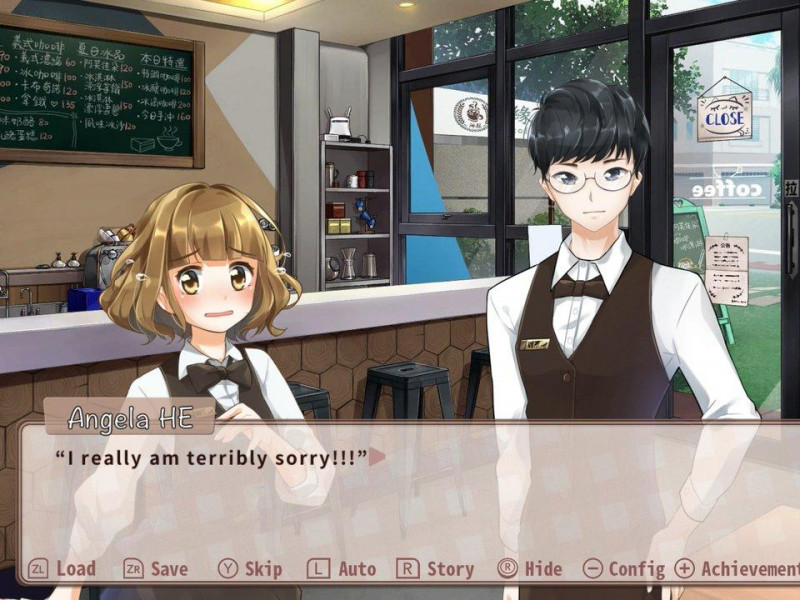Image resolution: width=800 pixels, height=600 pixels.
Task: Open the Config settings
Action: point(624,569)
